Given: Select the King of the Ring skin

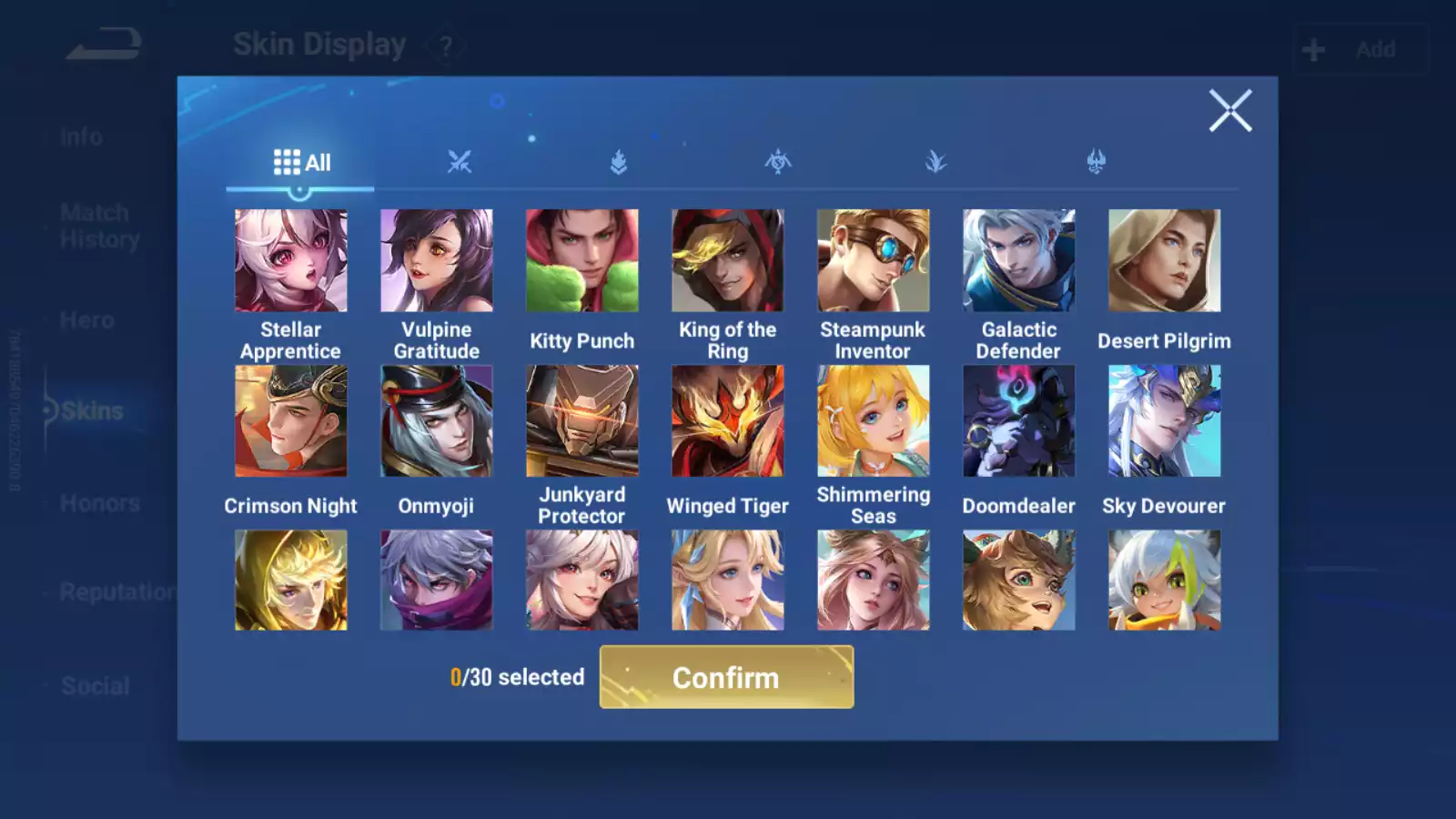Looking at the screenshot, I should point(728,261).
